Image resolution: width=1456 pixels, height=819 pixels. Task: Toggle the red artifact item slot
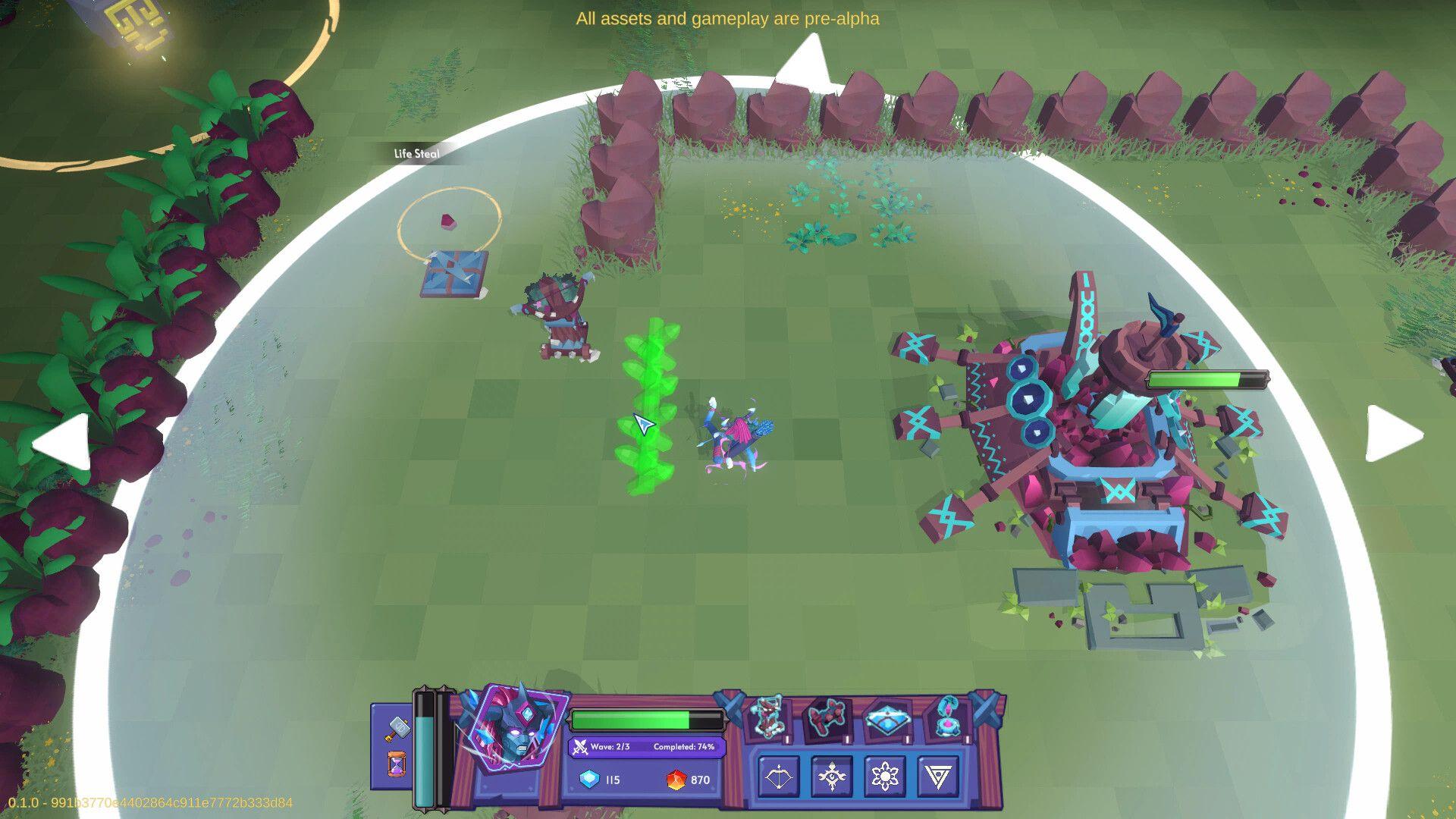click(x=829, y=719)
